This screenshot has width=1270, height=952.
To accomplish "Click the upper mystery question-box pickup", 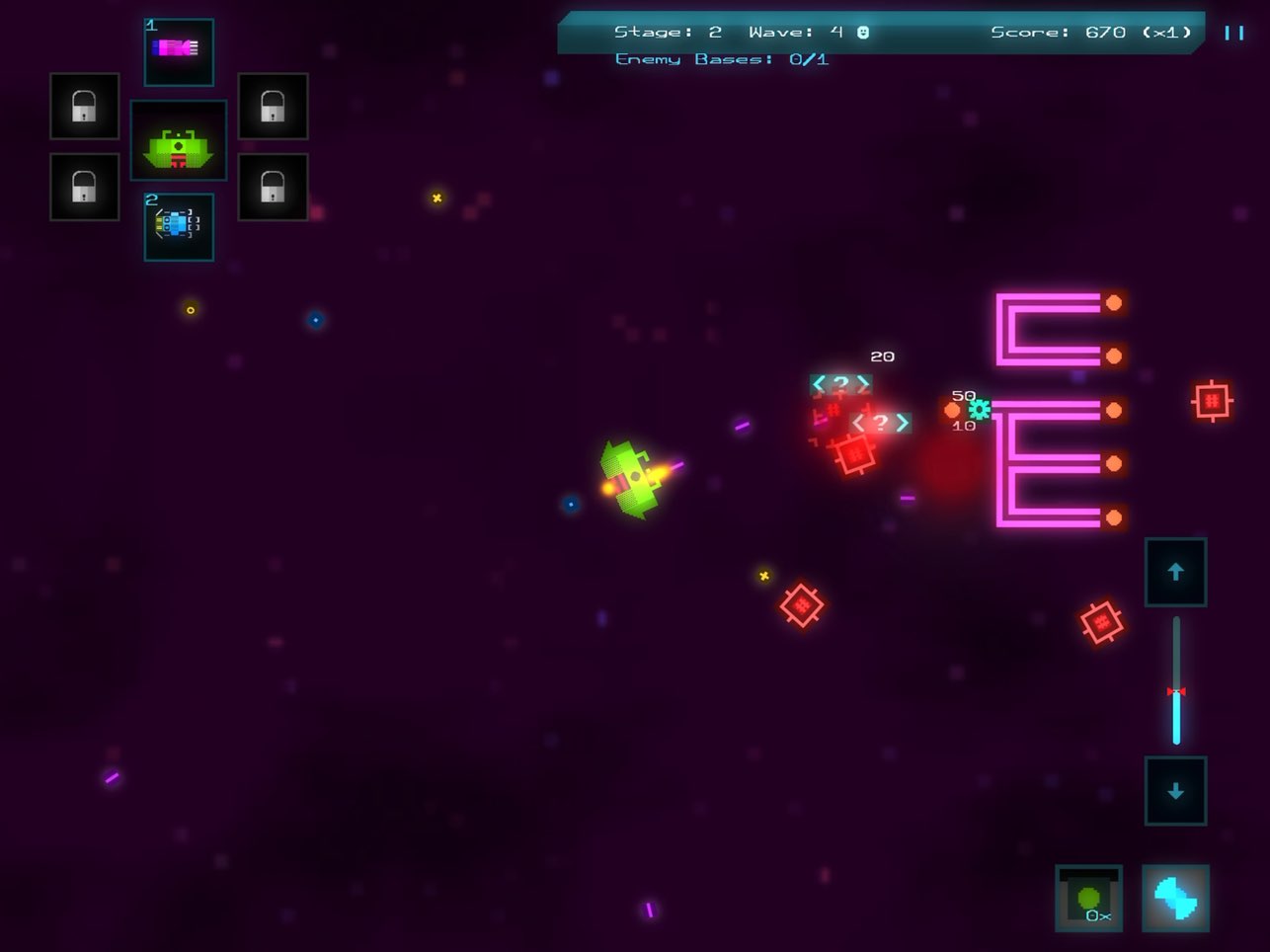I will (x=841, y=382).
